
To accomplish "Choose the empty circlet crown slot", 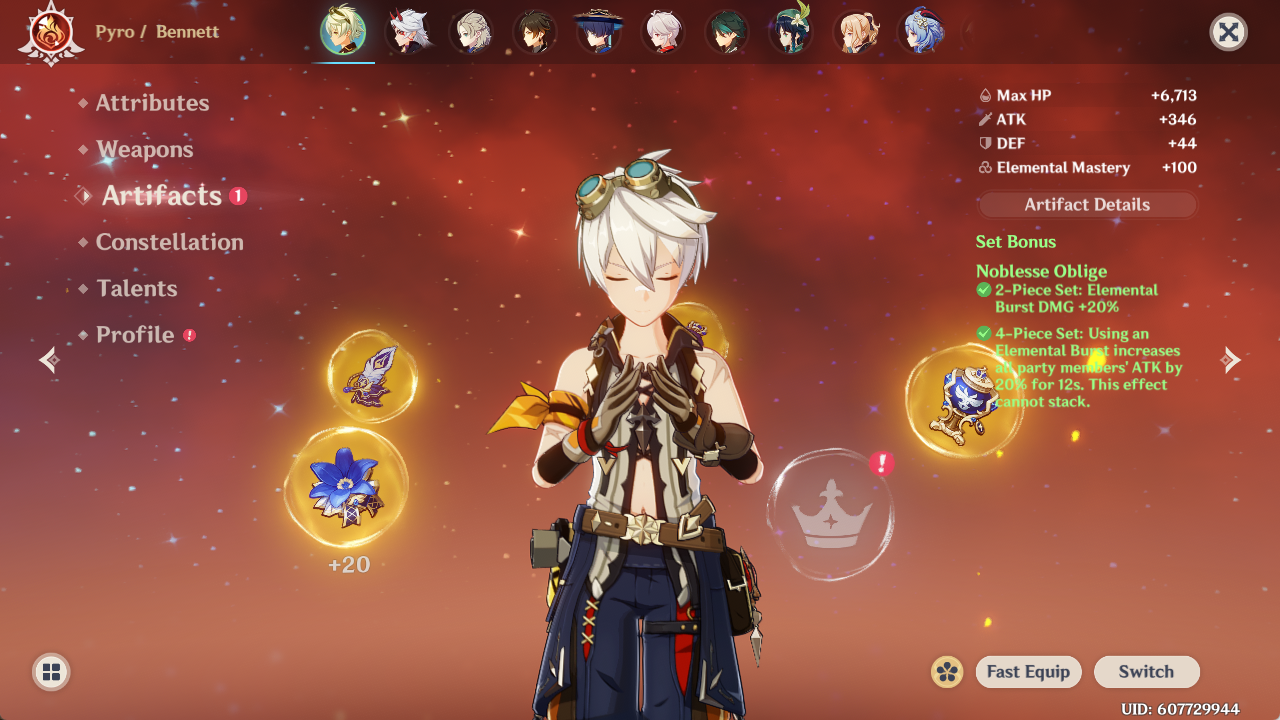I will tap(830, 514).
